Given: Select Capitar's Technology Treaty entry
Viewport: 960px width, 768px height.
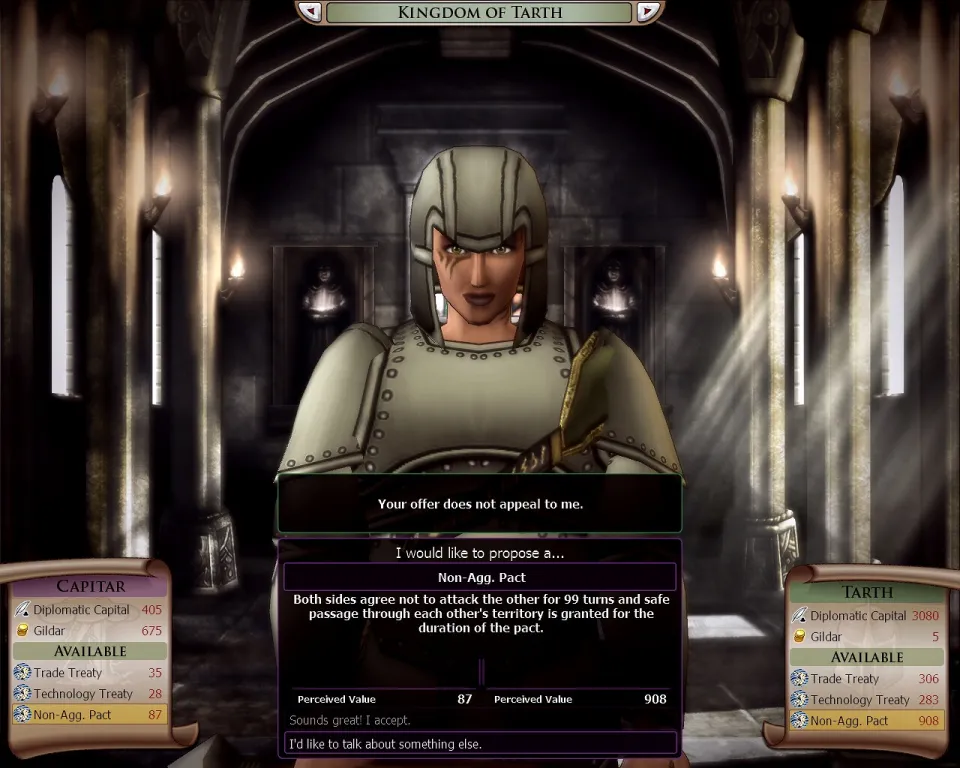Looking at the screenshot, I should [x=88, y=694].
